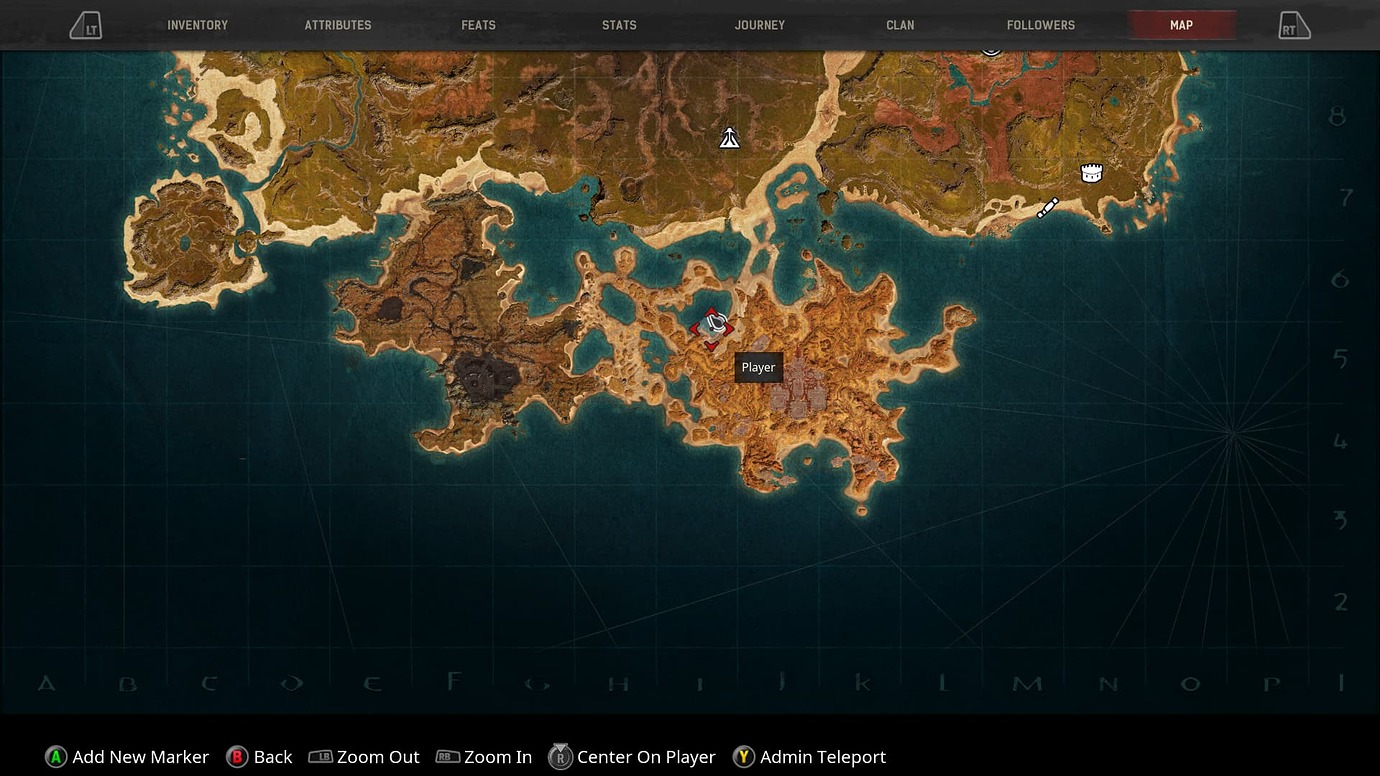Click the Player position marker on the map
1380x776 pixels.
pyautogui.click(x=715, y=325)
